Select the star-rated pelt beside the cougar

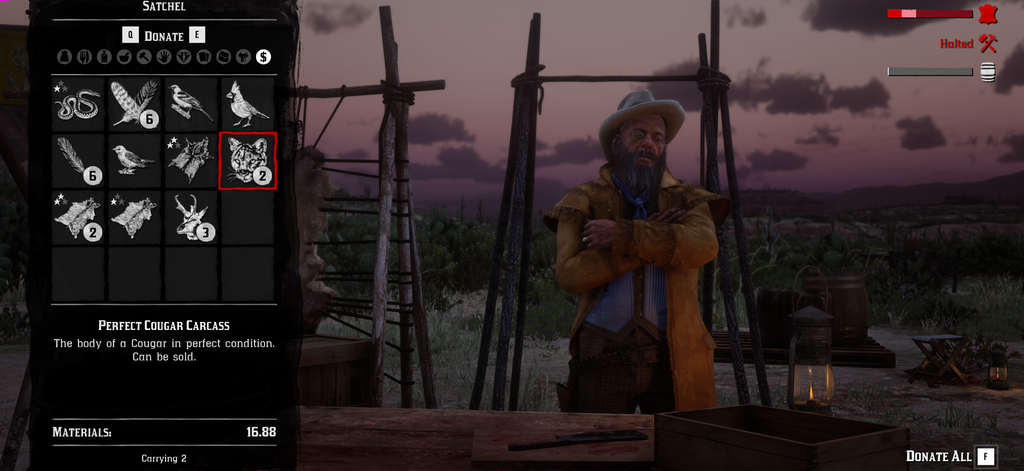click(191, 161)
